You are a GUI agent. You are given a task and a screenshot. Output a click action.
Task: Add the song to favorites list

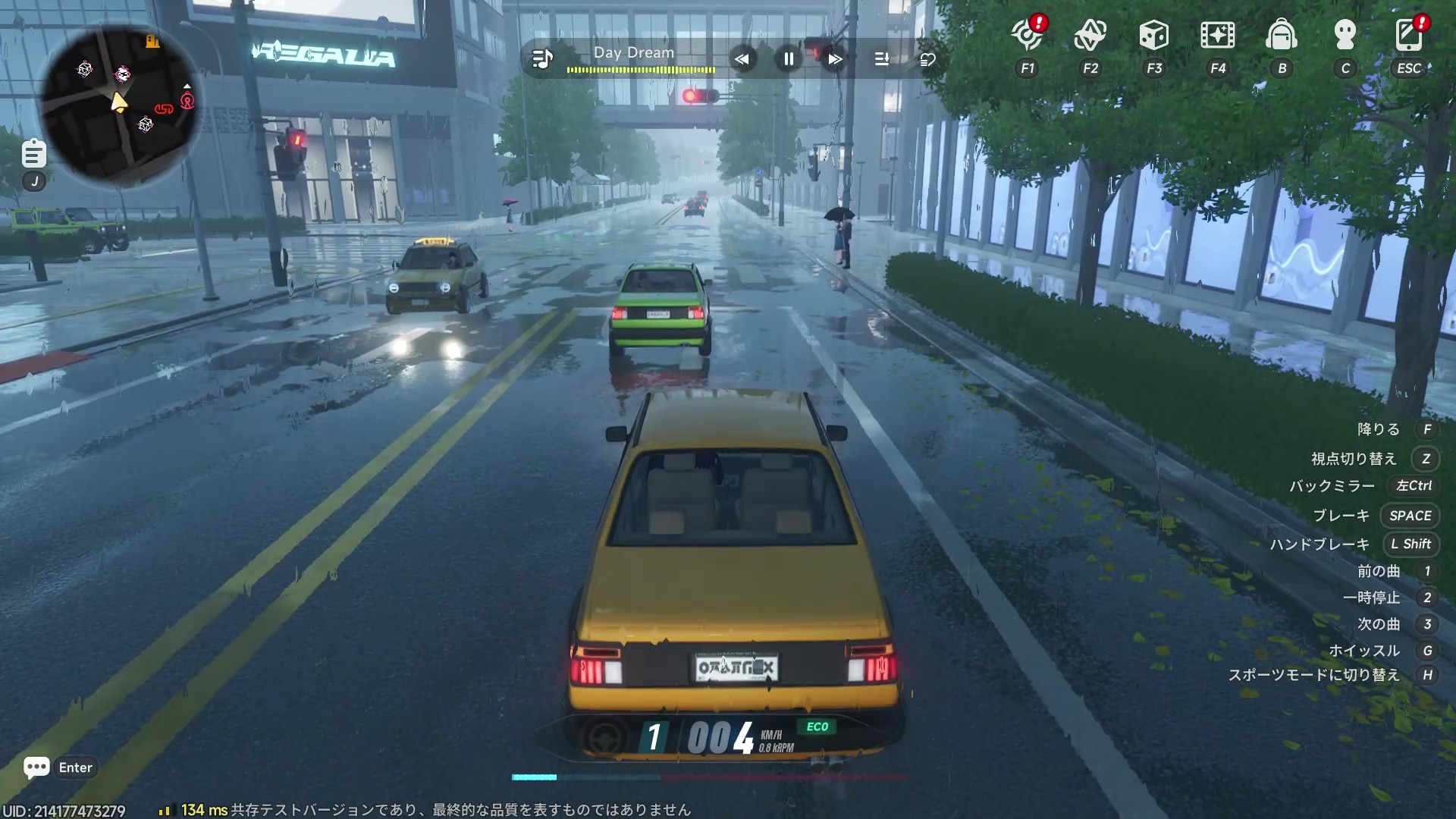(927, 58)
